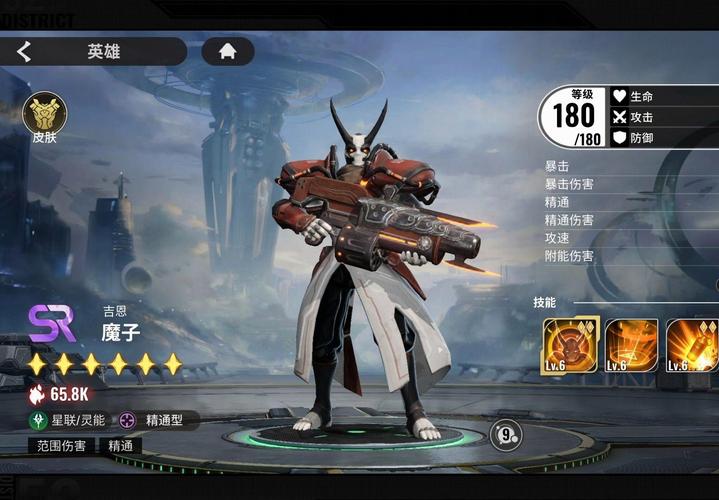719x500 pixels.
Task: Tap the 精通型 class tag
Action: pos(157,420)
